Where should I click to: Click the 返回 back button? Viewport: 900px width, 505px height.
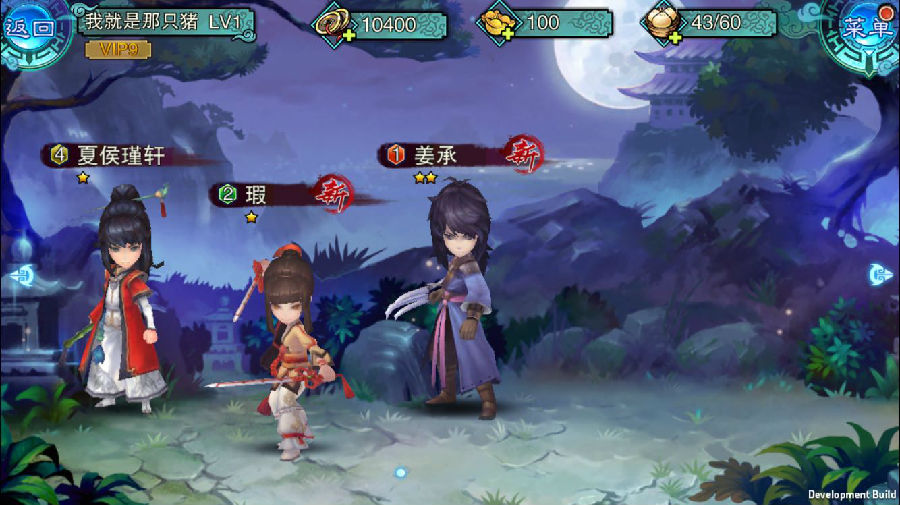pos(30,27)
